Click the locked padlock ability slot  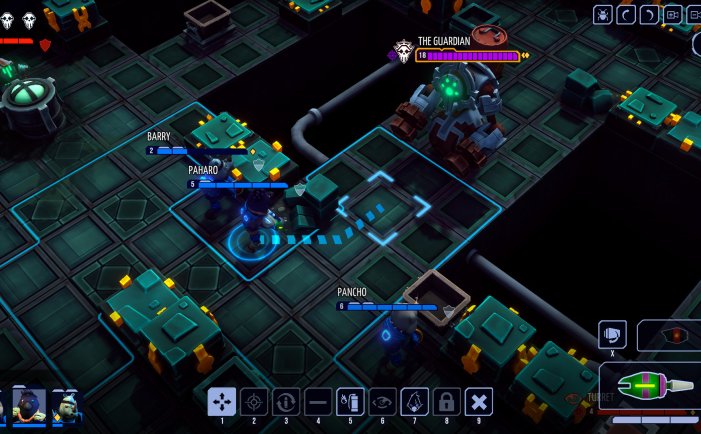click(447, 402)
